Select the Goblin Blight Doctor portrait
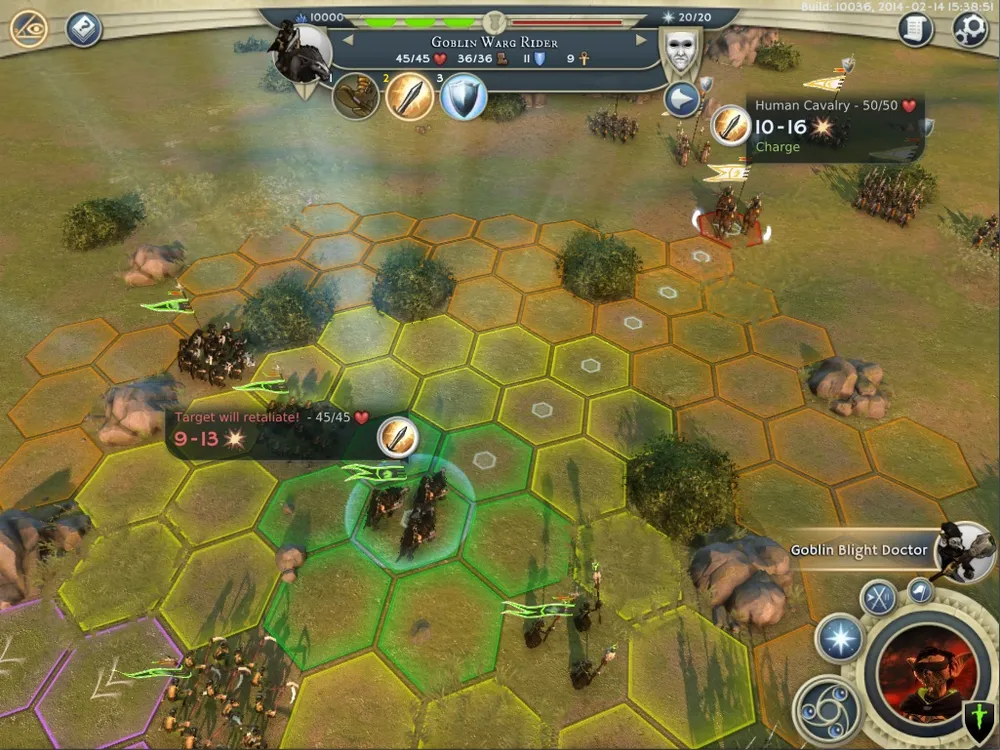1000x750 pixels. point(964,548)
